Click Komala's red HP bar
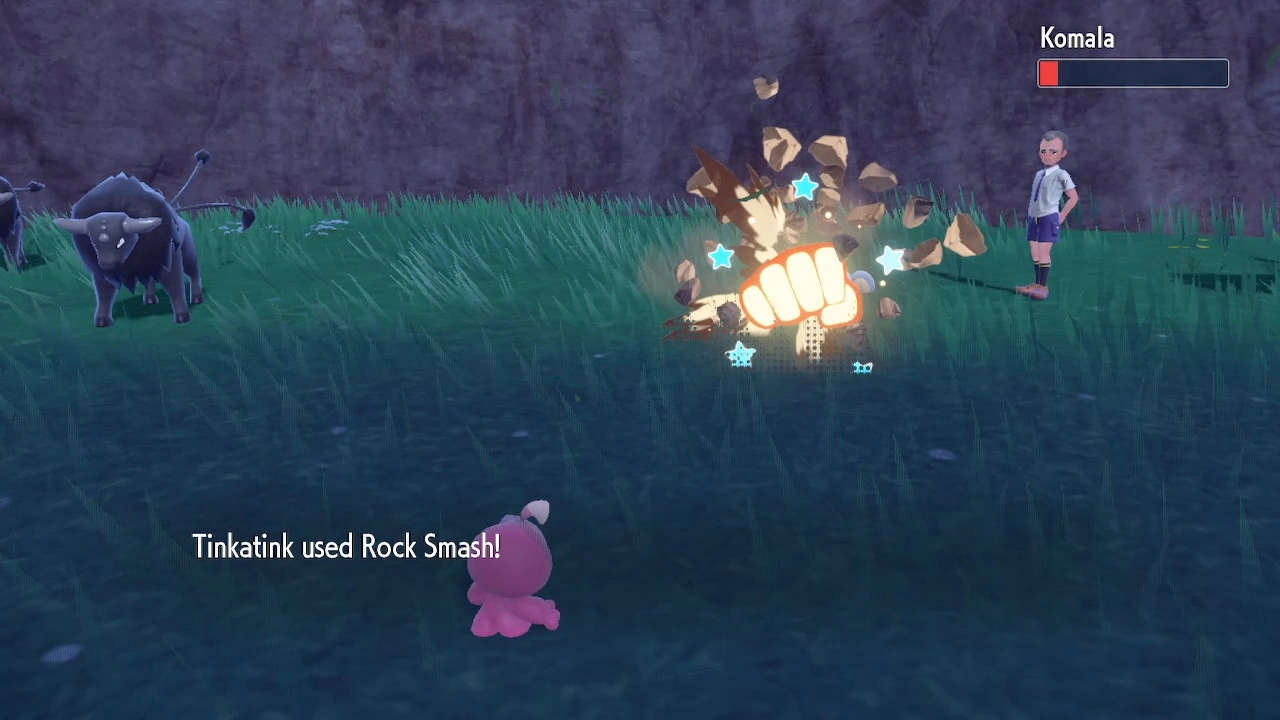Screen dimensions: 1280x720 (x=1049, y=73)
